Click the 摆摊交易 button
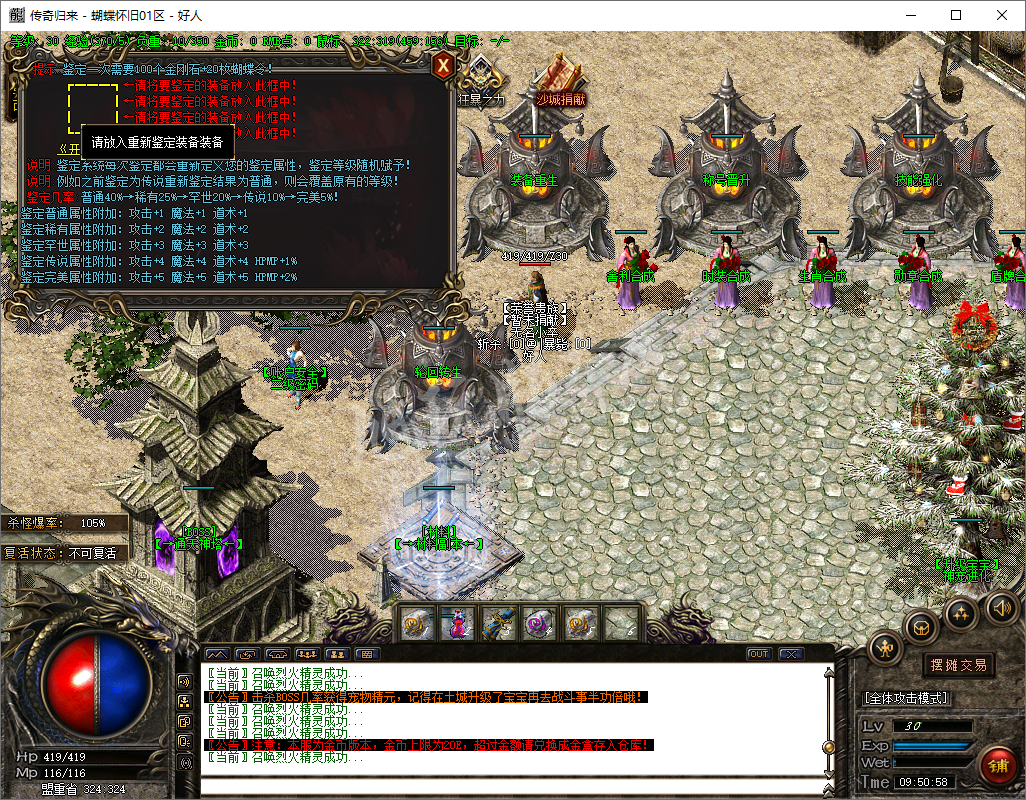The height and width of the screenshot is (800, 1026). coord(958,665)
